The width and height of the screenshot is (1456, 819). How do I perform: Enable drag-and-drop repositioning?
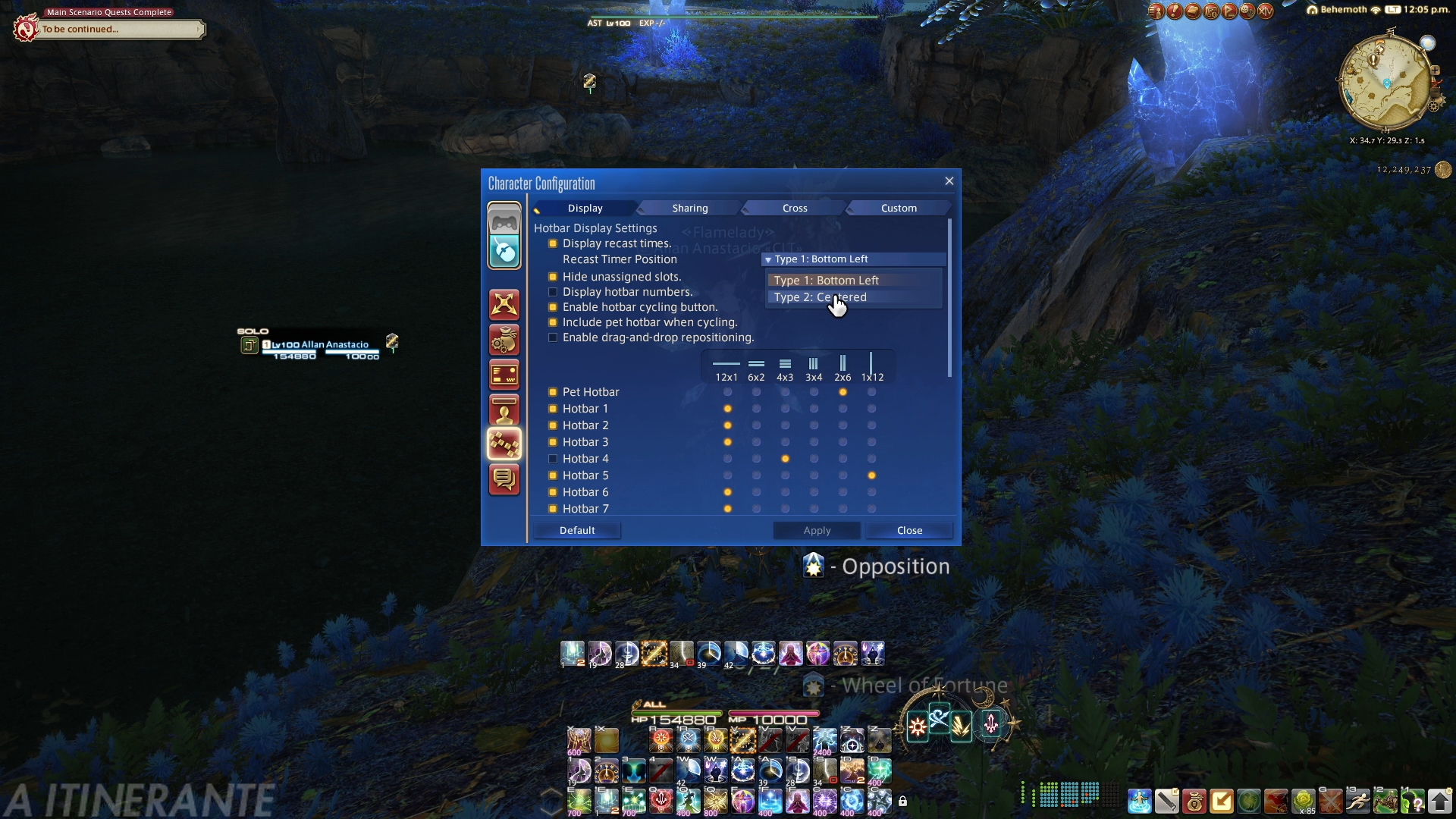tap(553, 337)
